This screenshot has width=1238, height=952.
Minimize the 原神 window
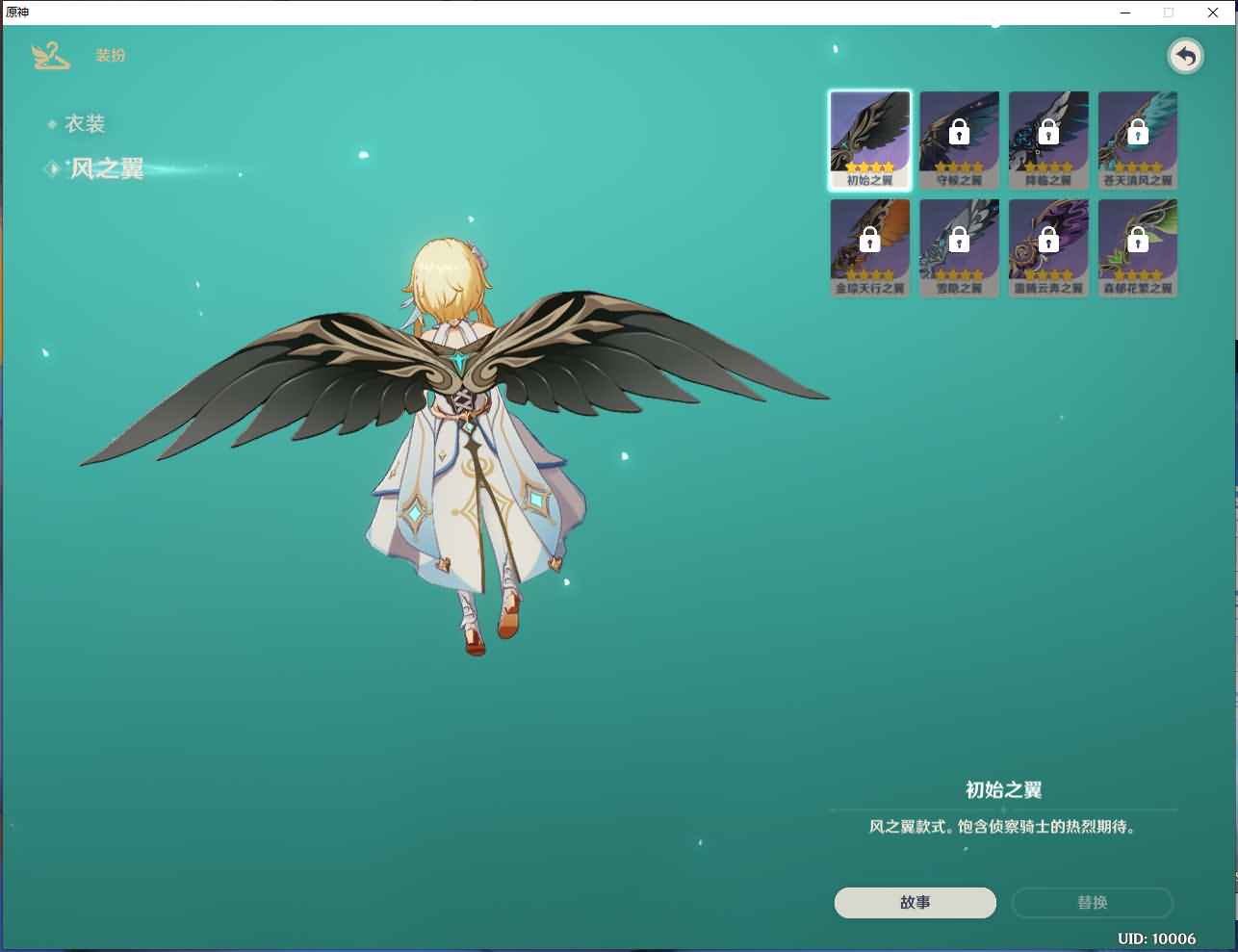tap(1125, 13)
